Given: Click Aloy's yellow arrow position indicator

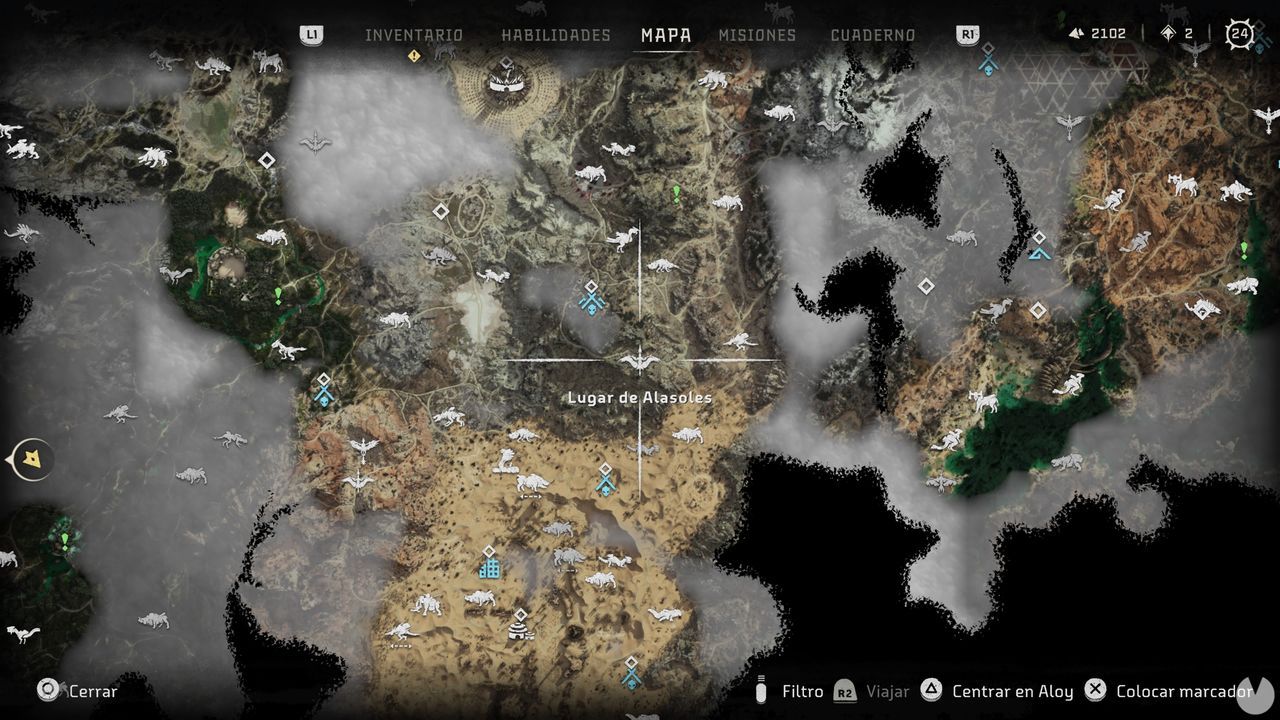Looking at the screenshot, I should click(x=35, y=460).
